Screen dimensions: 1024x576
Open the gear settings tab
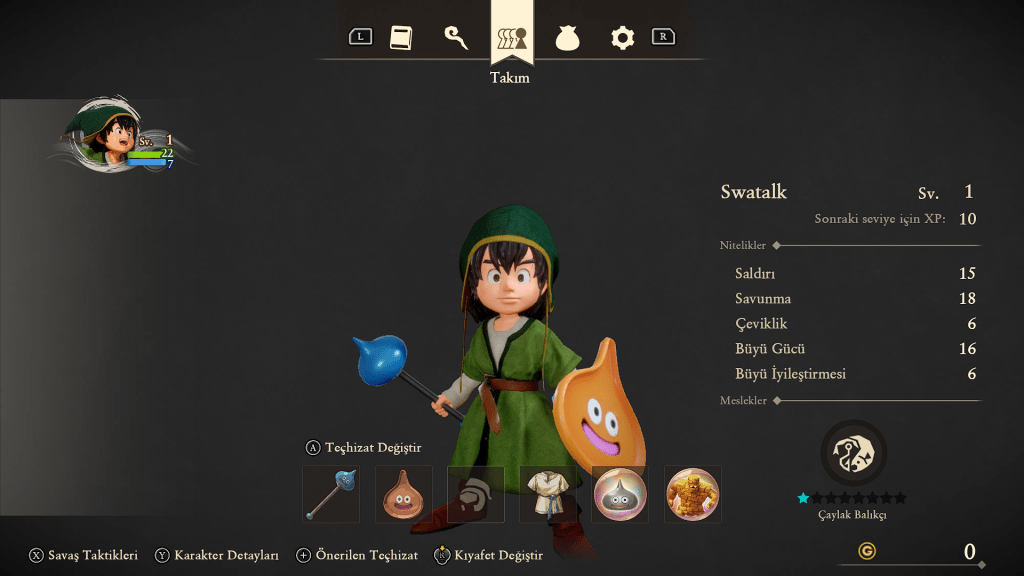click(623, 38)
